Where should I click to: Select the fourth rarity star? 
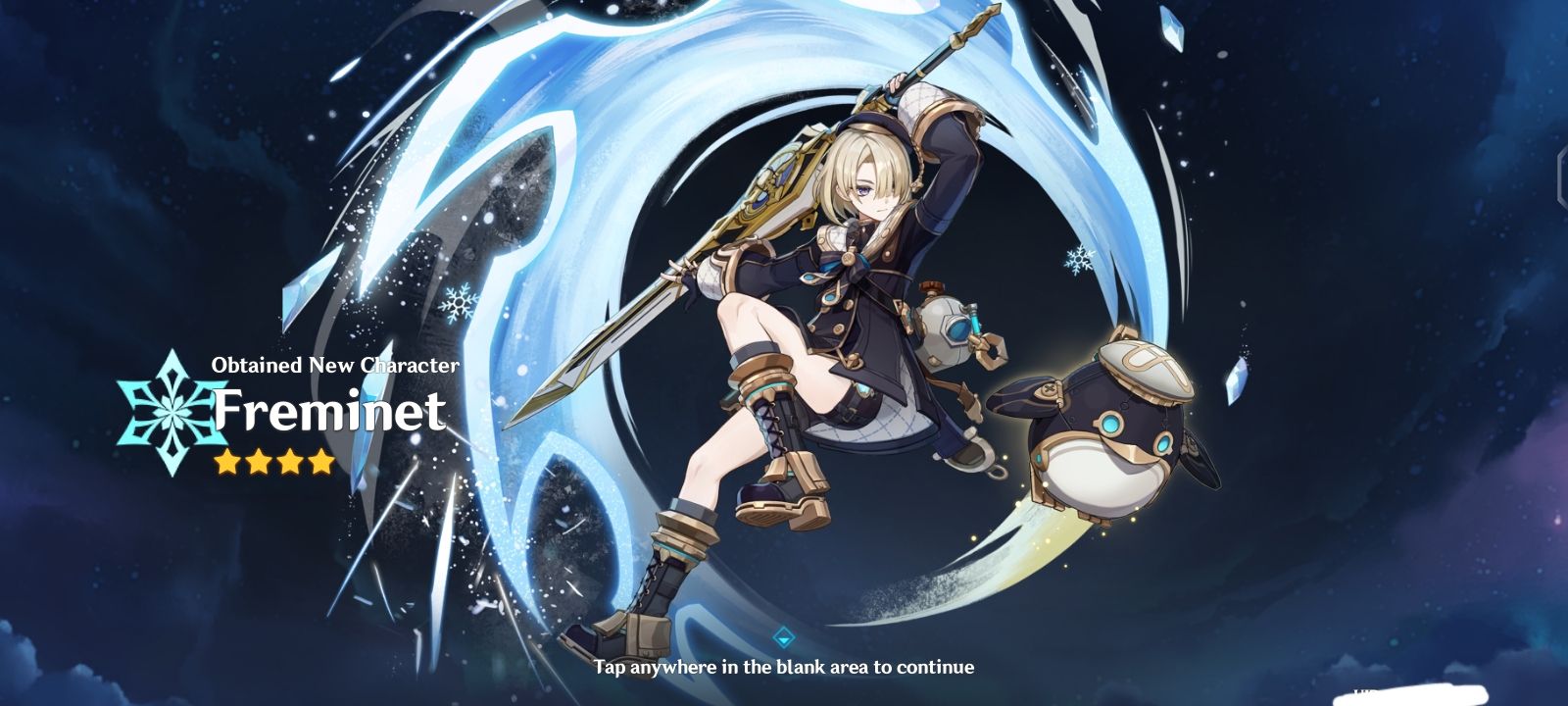(x=323, y=459)
